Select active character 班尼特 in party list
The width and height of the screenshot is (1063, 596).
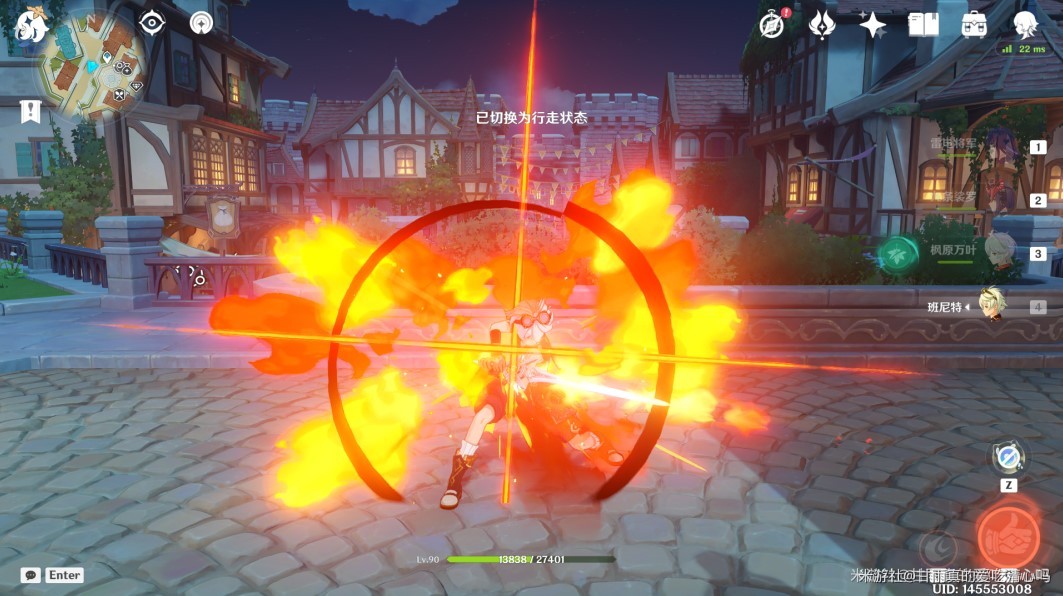(x=993, y=307)
